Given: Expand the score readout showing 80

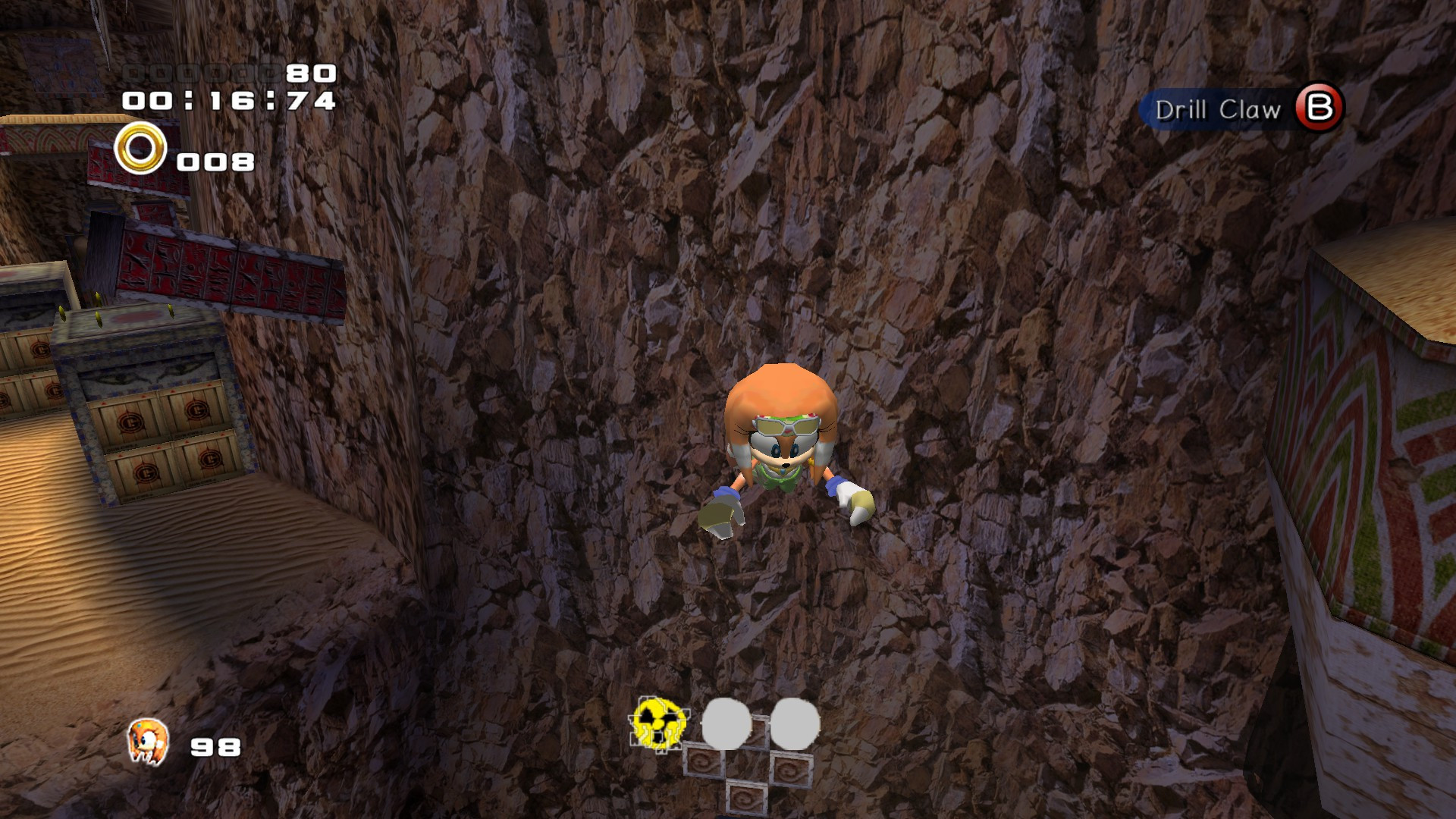Looking at the screenshot, I should [x=310, y=74].
